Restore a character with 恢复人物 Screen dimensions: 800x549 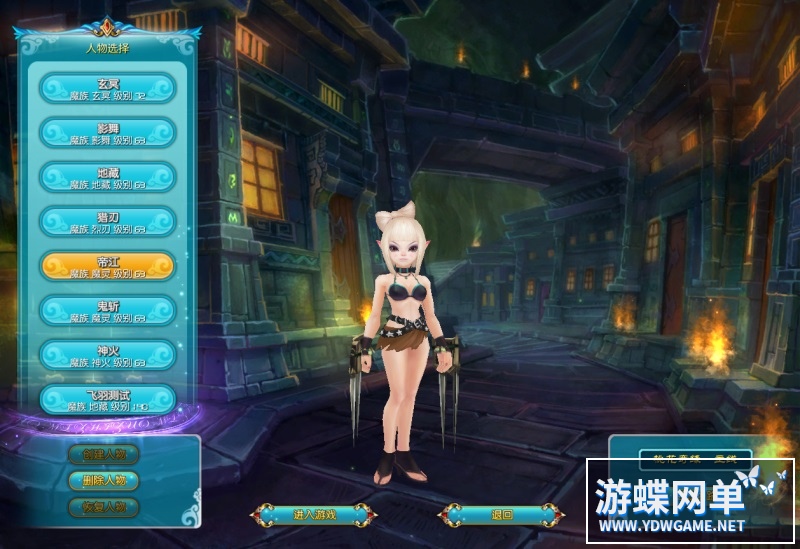tap(104, 506)
